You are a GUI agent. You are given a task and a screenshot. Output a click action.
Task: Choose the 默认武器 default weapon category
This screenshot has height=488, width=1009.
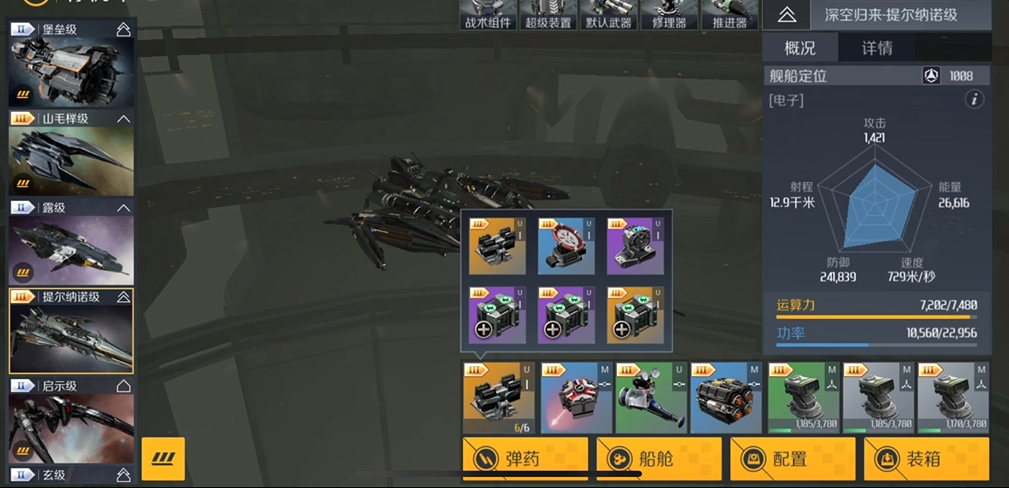pos(608,15)
